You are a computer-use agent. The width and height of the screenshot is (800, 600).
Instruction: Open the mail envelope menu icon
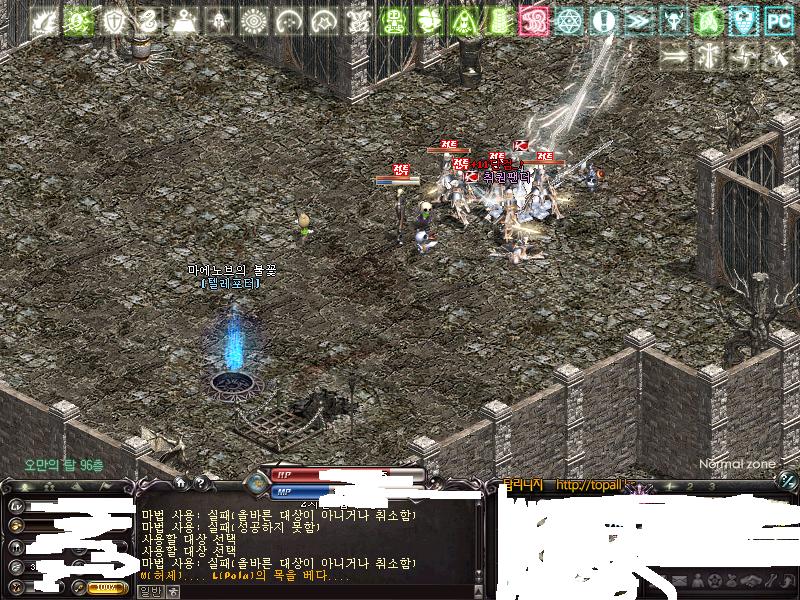pos(679,581)
